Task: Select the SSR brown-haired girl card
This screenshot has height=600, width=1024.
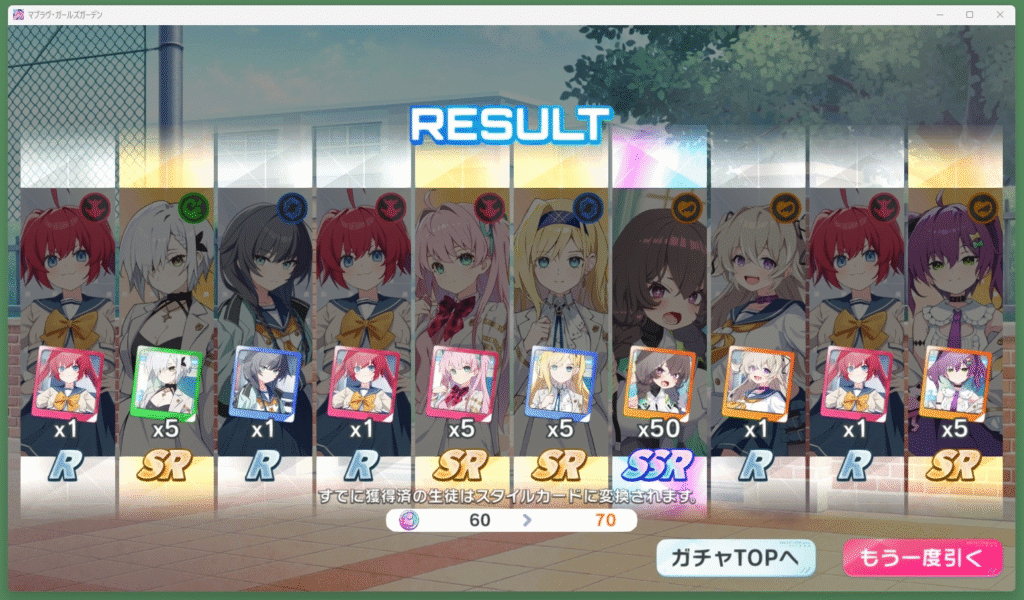Action: (x=660, y=383)
